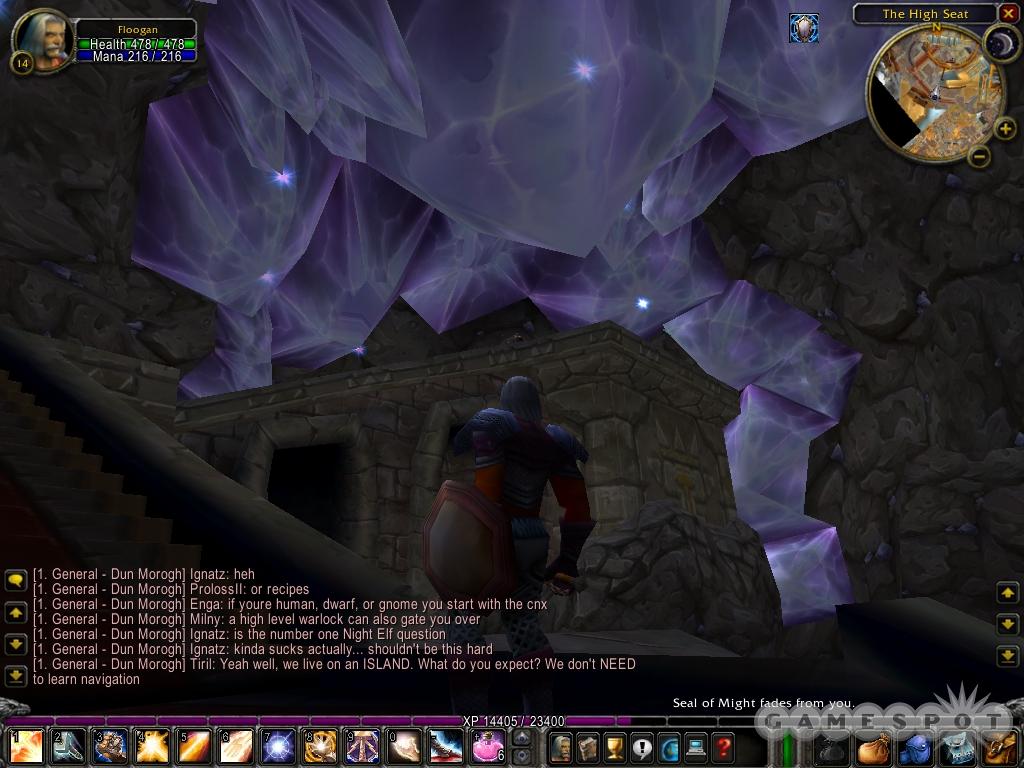Zoom out the minimap with the minus button

tap(979, 156)
